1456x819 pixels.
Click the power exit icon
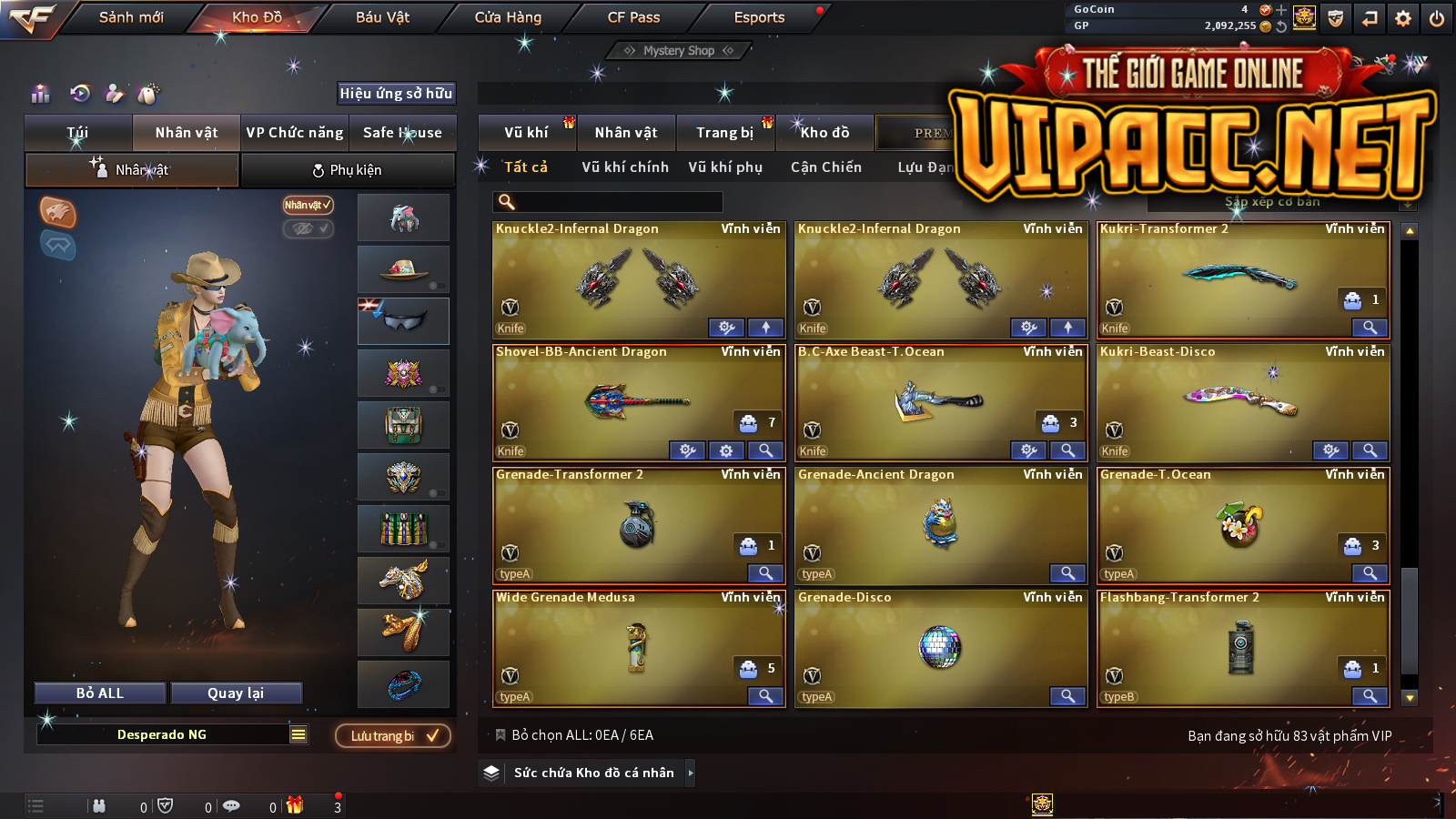point(1437,18)
